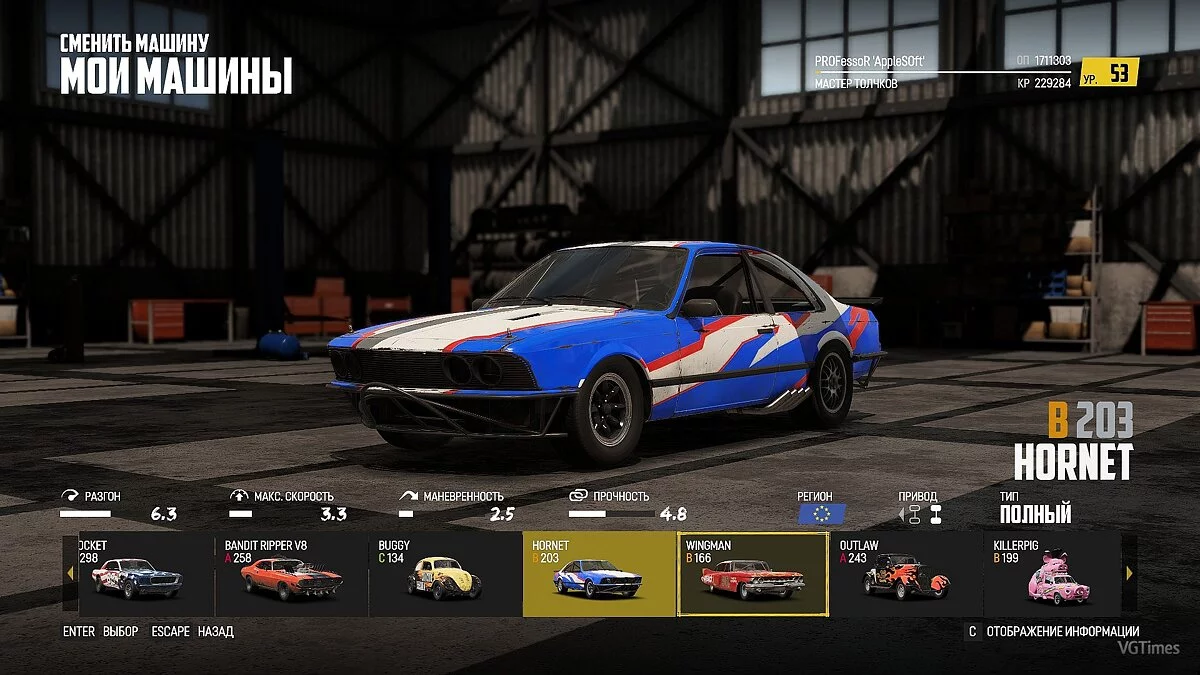The height and width of the screenshot is (675, 1200).
Task: Show the next cars with right arrow
Action: coord(1130,574)
